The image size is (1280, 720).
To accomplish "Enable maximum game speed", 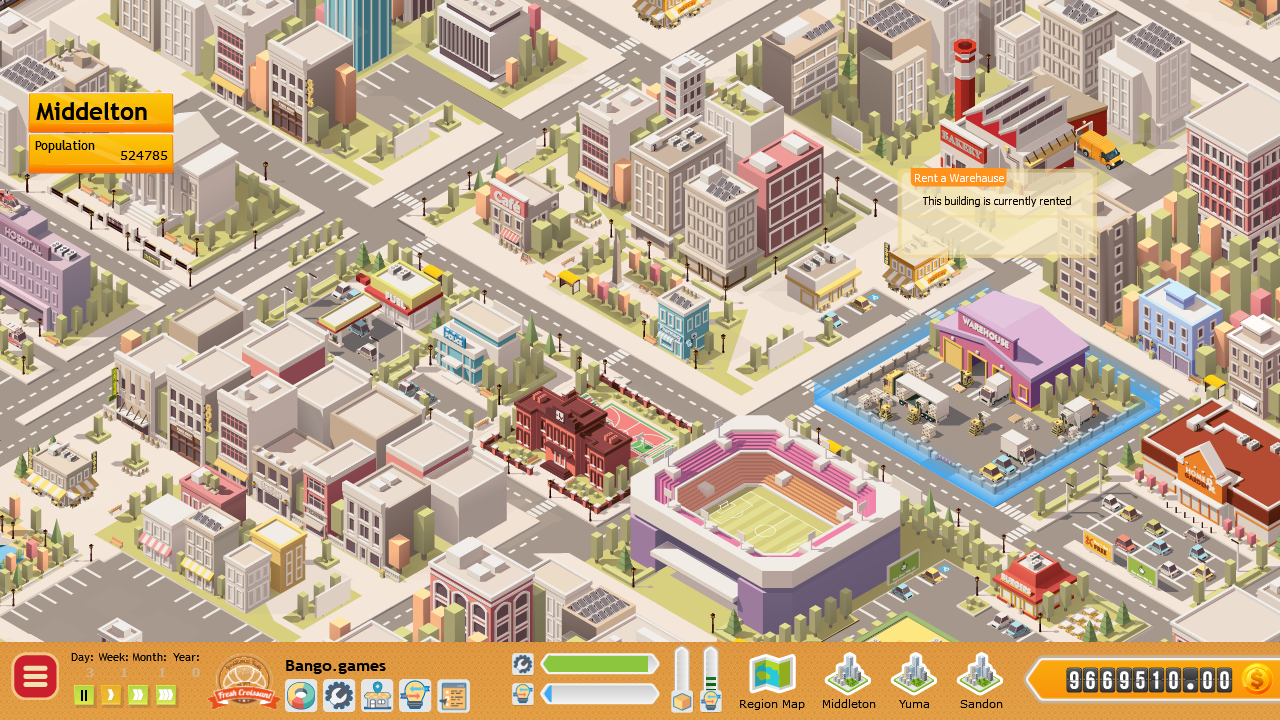I will click(x=165, y=695).
